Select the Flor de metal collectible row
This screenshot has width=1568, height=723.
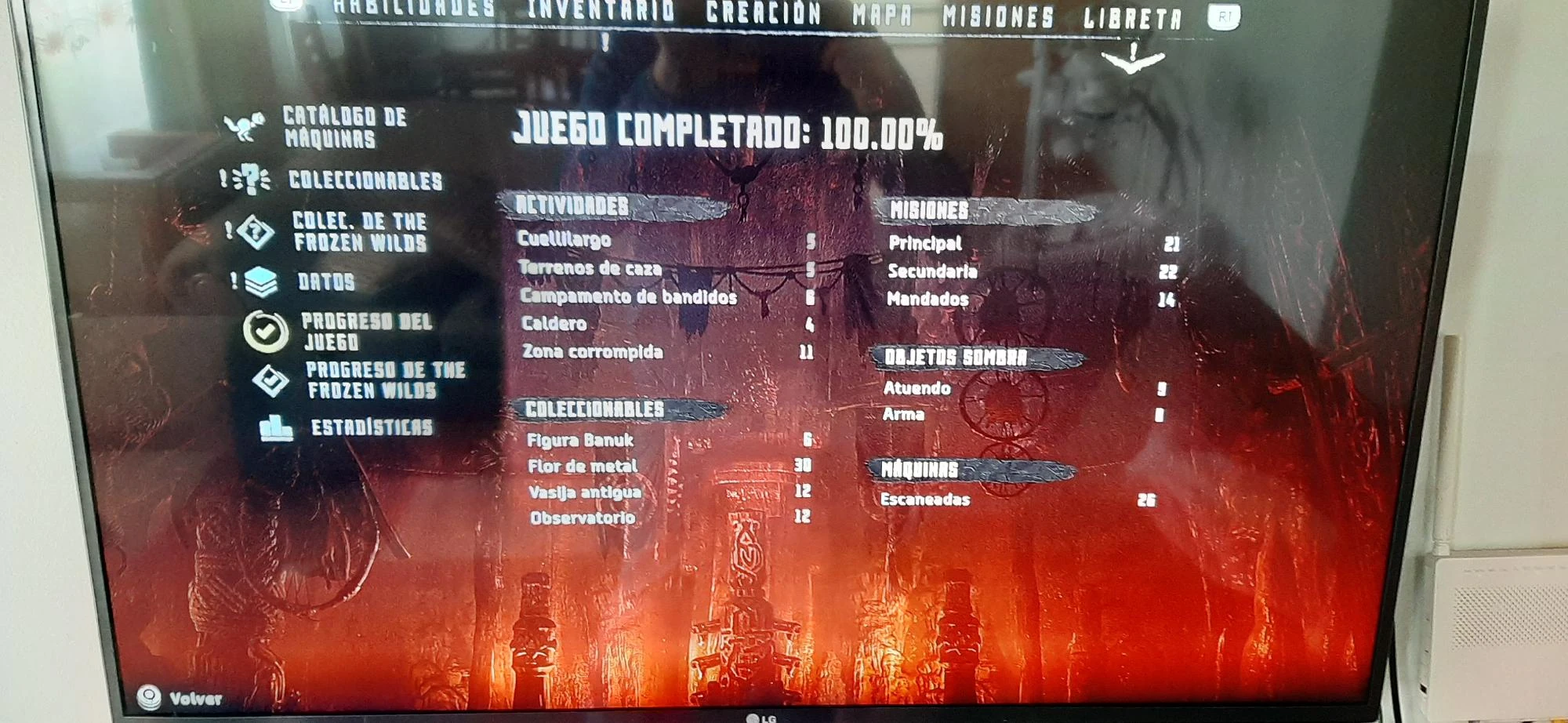(583, 466)
